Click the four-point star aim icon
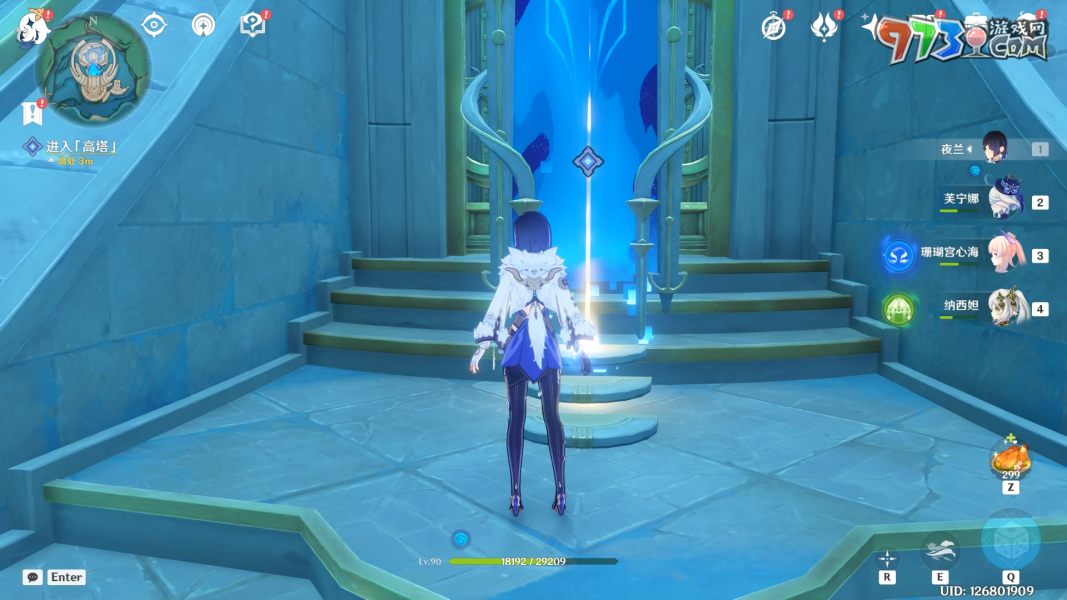This screenshot has width=1067, height=600. (x=887, y=558)
